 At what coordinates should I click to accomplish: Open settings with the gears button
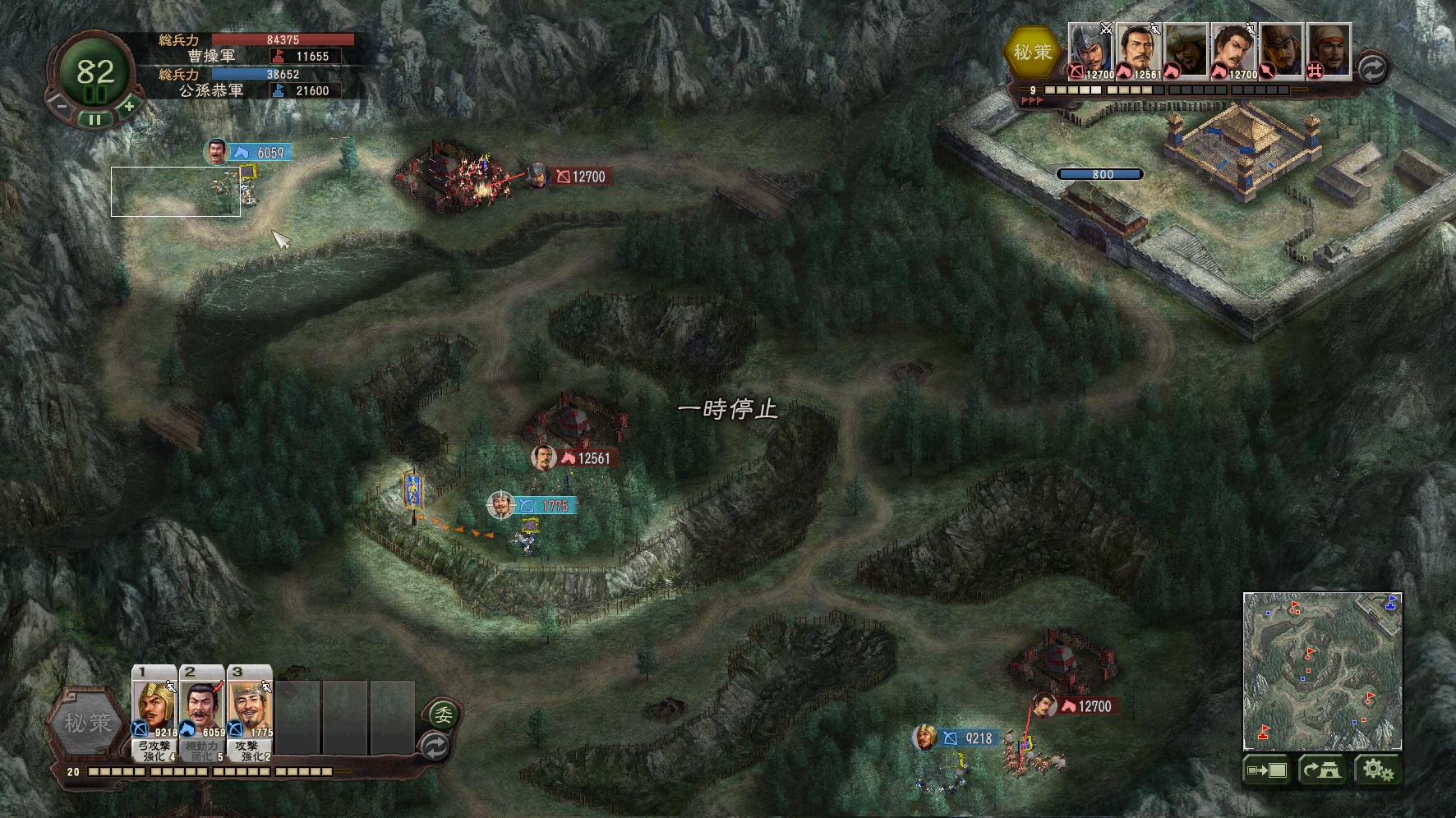[1377, 770]
